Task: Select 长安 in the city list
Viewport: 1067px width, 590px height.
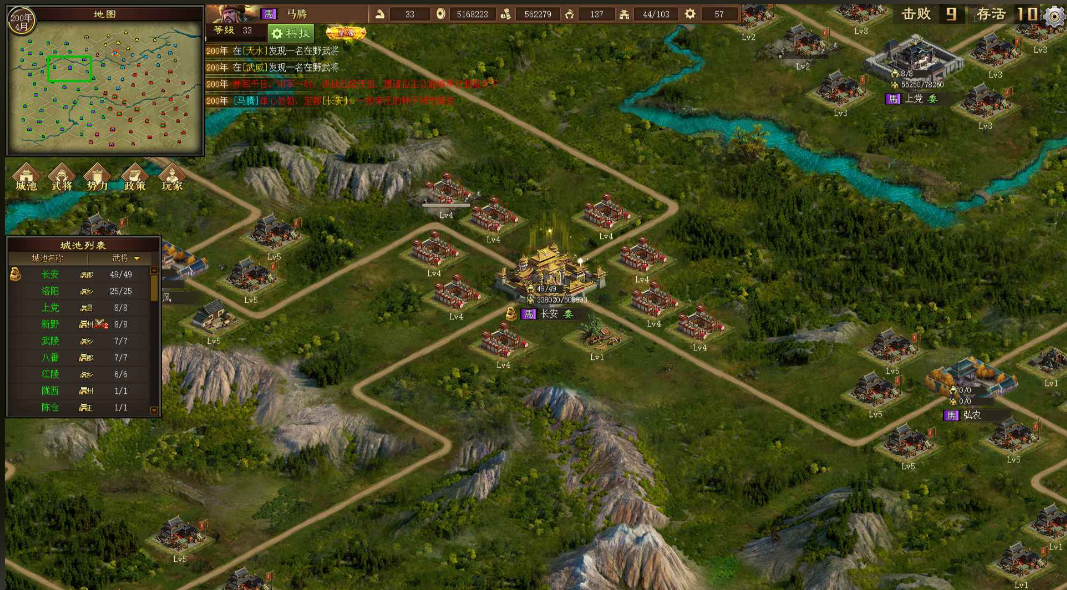Action: [50, 274]
